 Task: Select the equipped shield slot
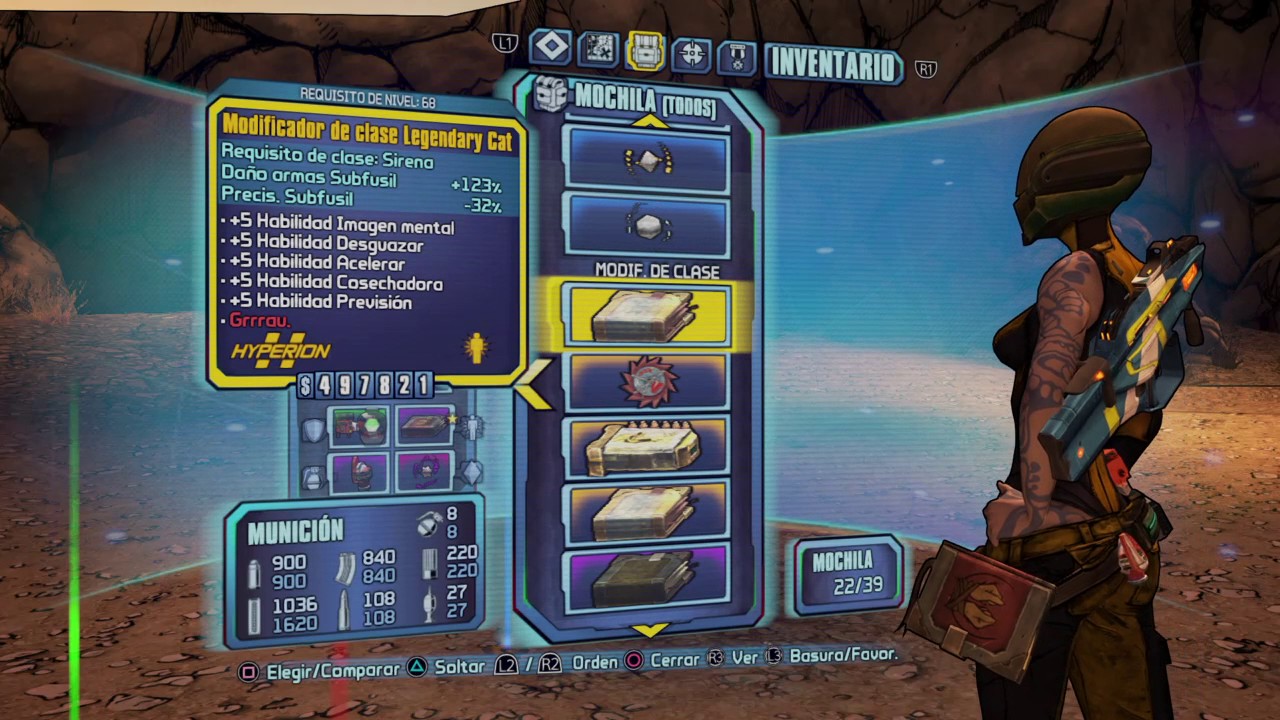click(x=360, y=426)
